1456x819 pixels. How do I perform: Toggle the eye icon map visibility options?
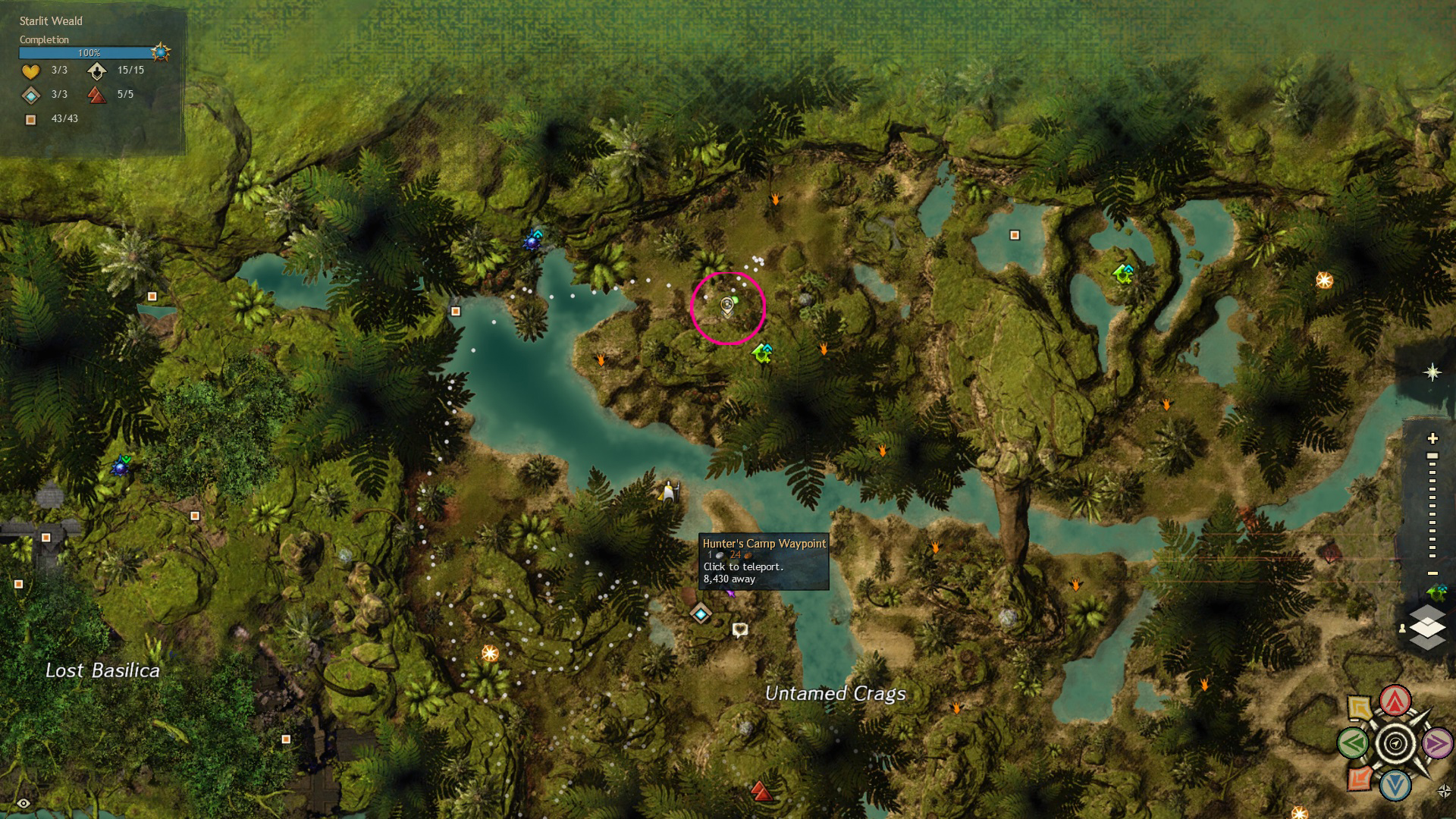pos(24,803)
